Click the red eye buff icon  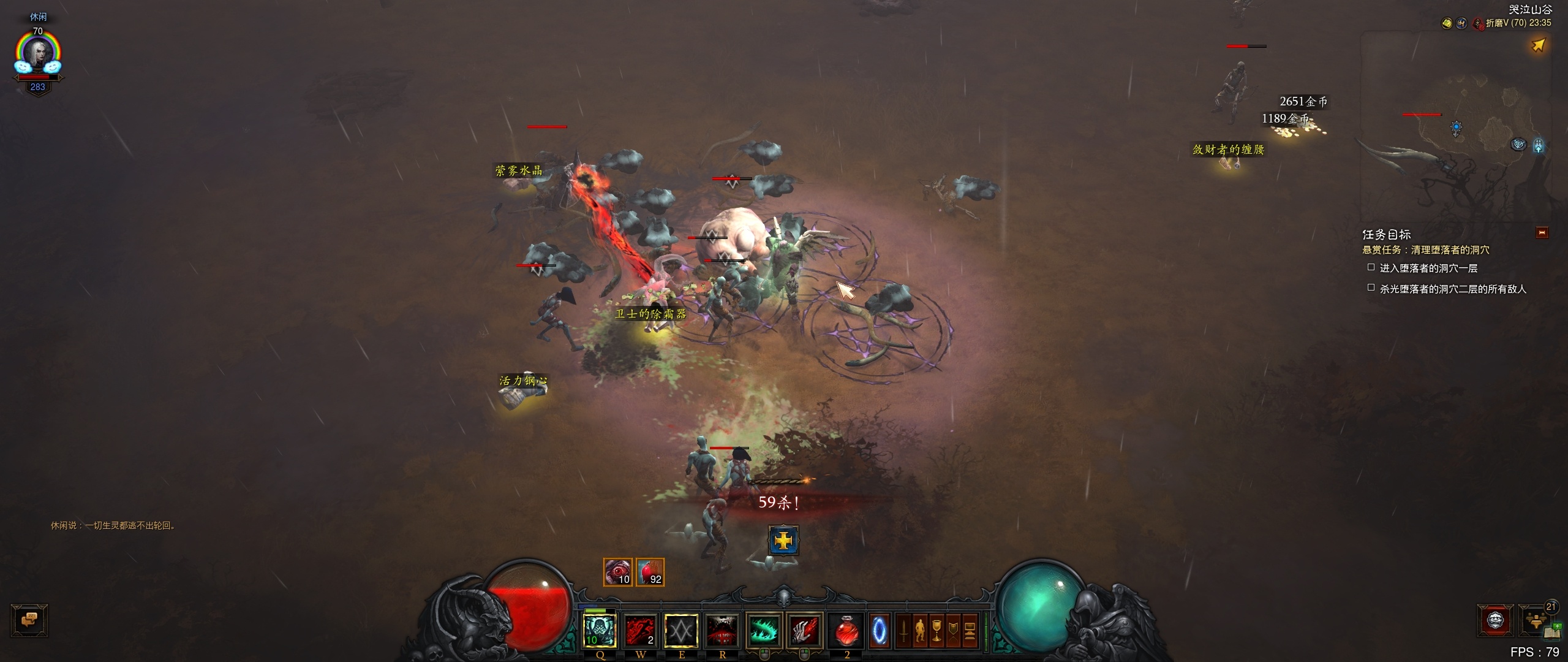[x=617, y=573]
